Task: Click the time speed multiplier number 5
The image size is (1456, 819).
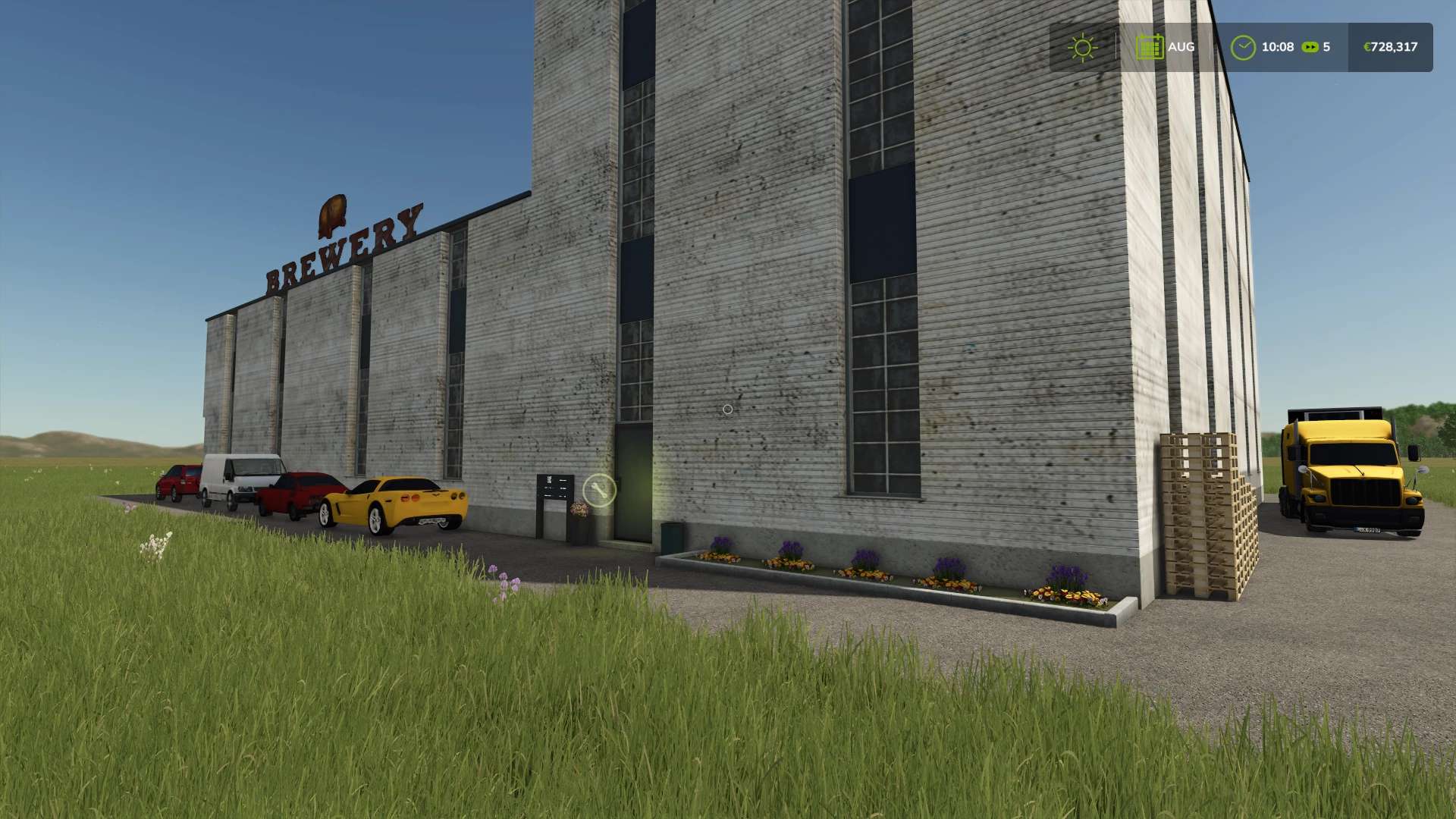Action: coord(1328,47)
